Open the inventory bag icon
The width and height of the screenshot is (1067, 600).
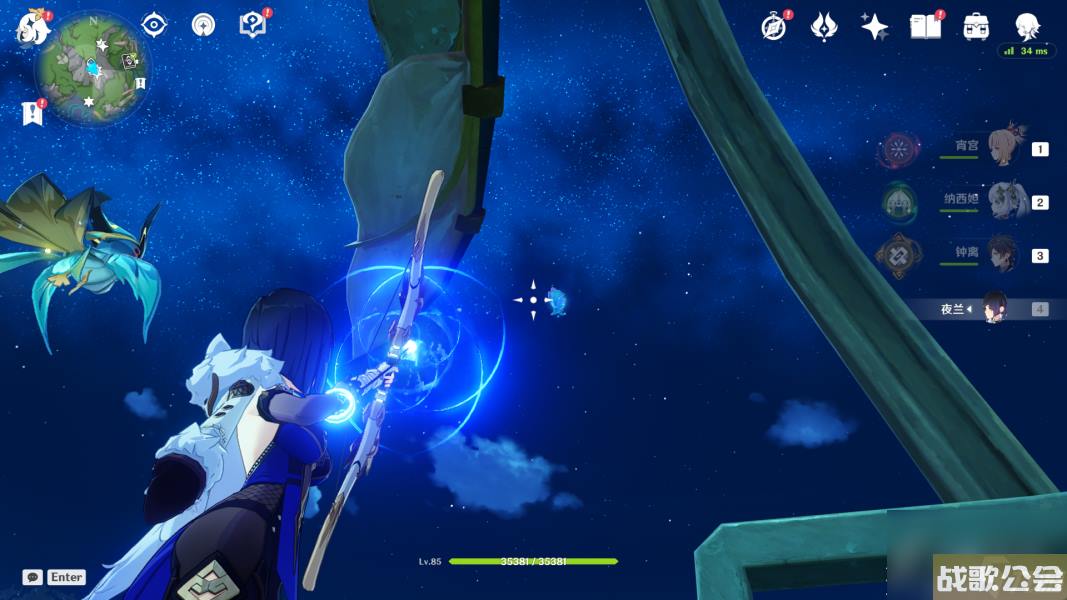976,27
